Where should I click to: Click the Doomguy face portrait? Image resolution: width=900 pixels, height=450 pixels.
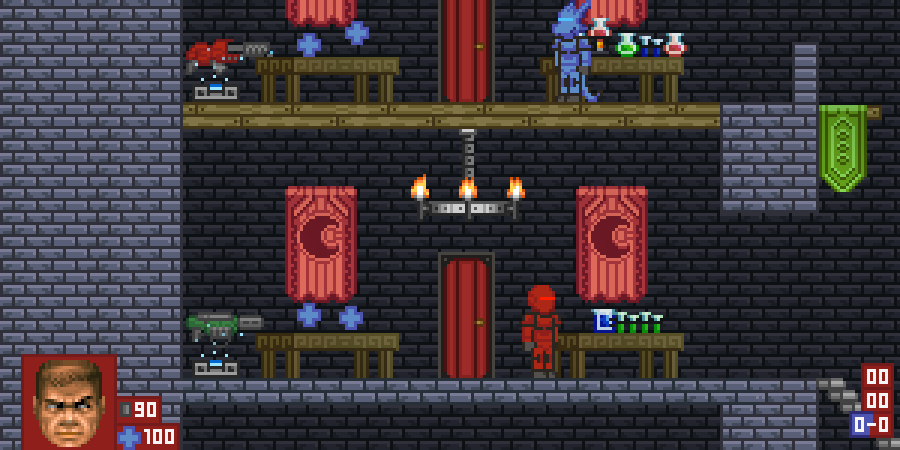coord(68,402)
